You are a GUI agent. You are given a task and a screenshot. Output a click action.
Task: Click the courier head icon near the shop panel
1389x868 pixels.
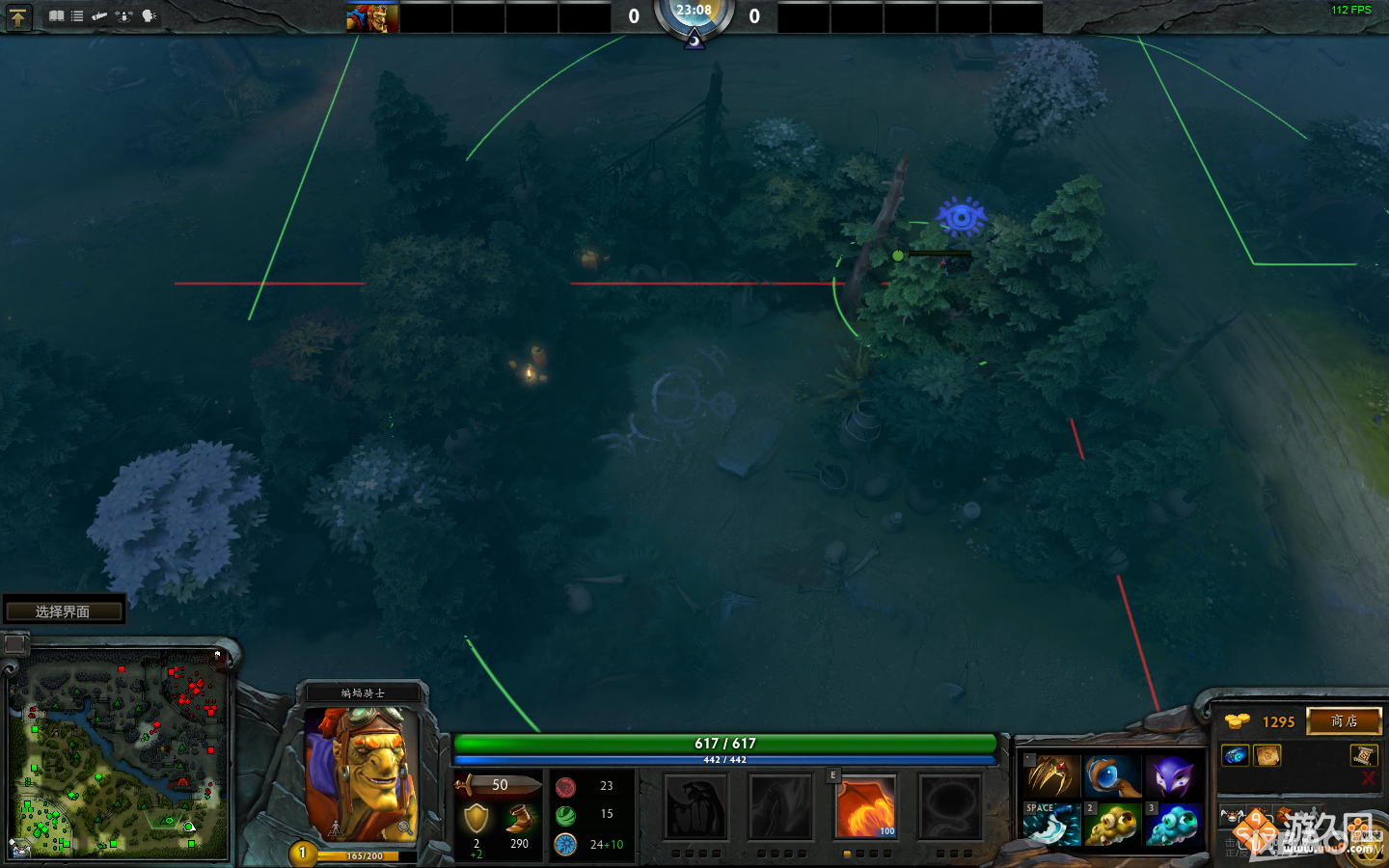point(1232,815)
